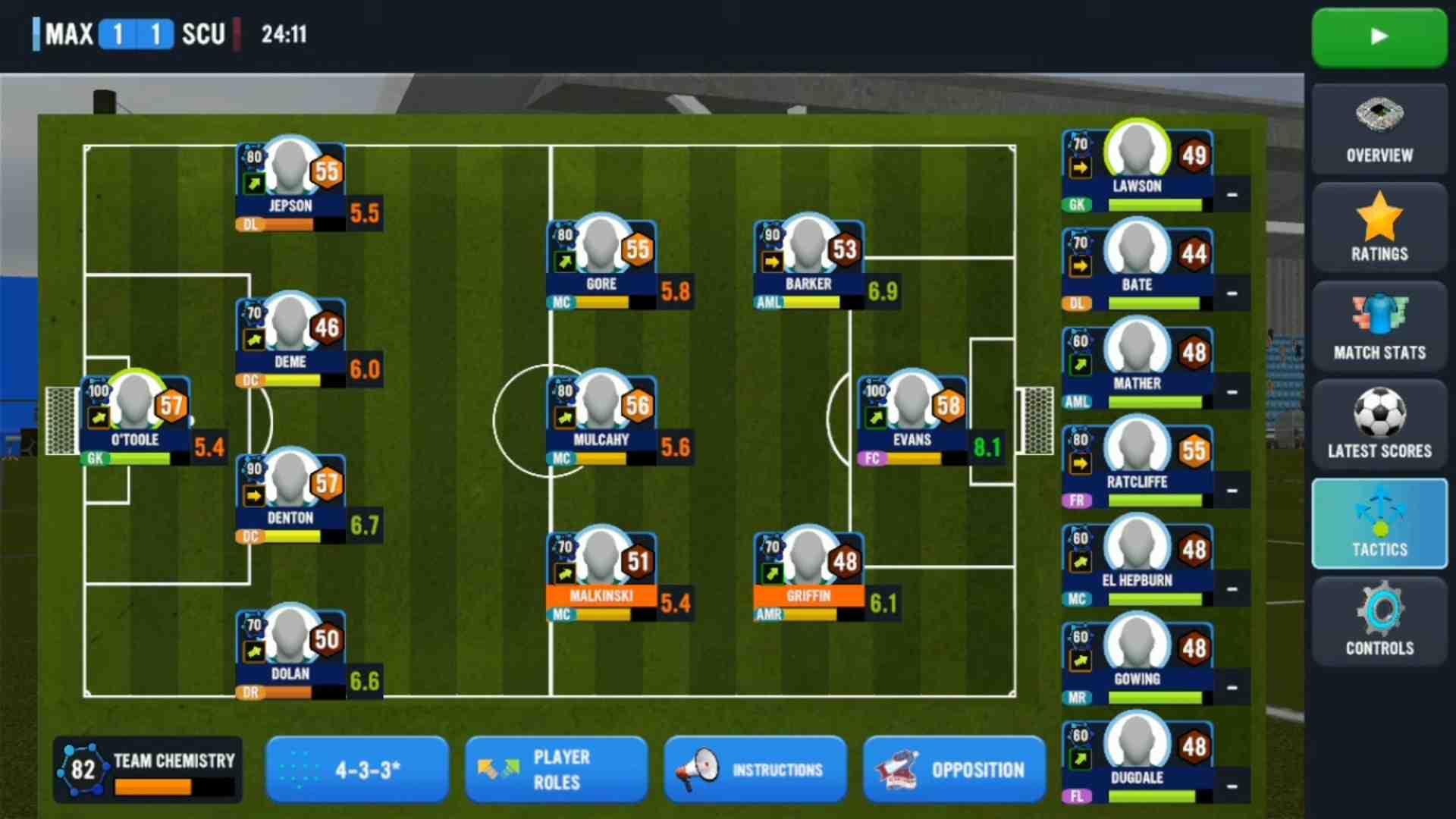Image resolution: width=1456 pixels, height=819 pixels.
Task: Resume the match with the green play button
Action: coord(1379,36)
